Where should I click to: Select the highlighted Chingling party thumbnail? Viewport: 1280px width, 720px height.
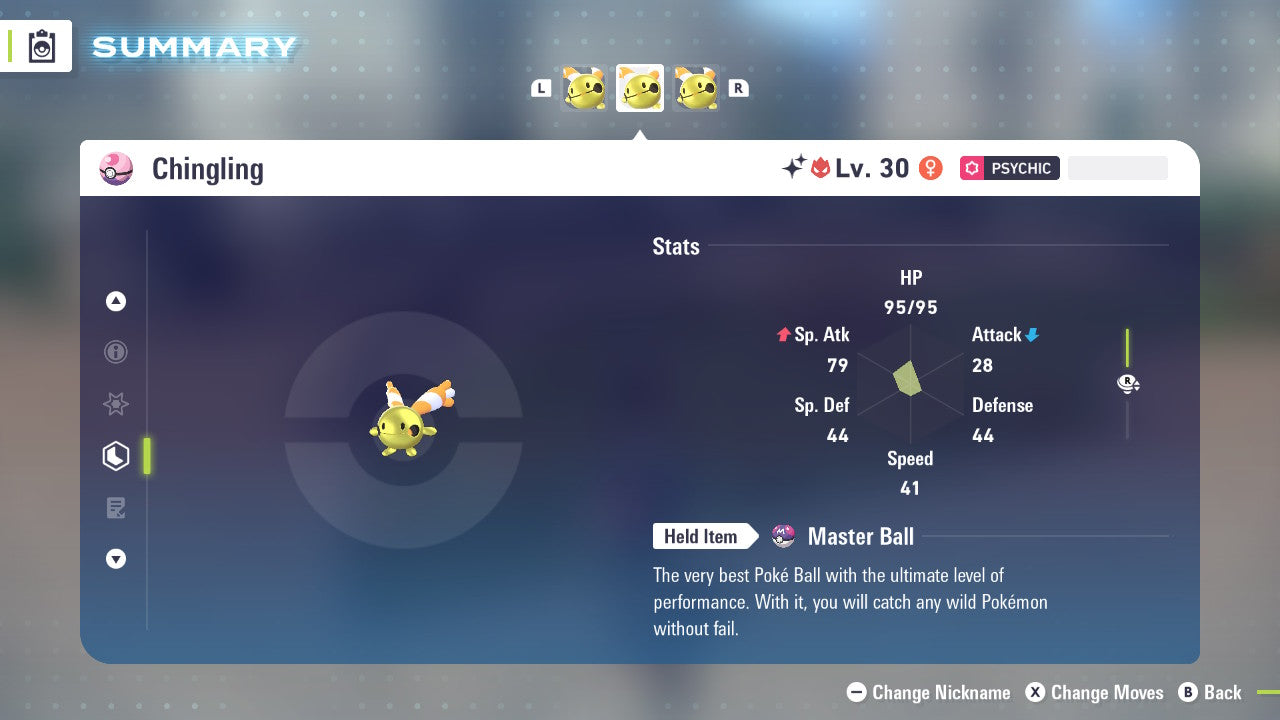click(x=640, y=89)
